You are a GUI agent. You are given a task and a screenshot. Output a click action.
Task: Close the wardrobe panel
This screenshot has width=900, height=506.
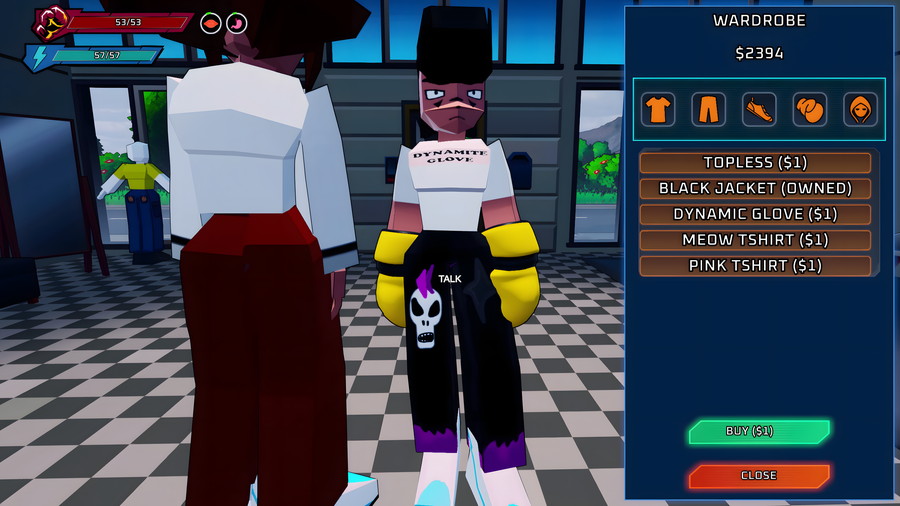[758, 476]
